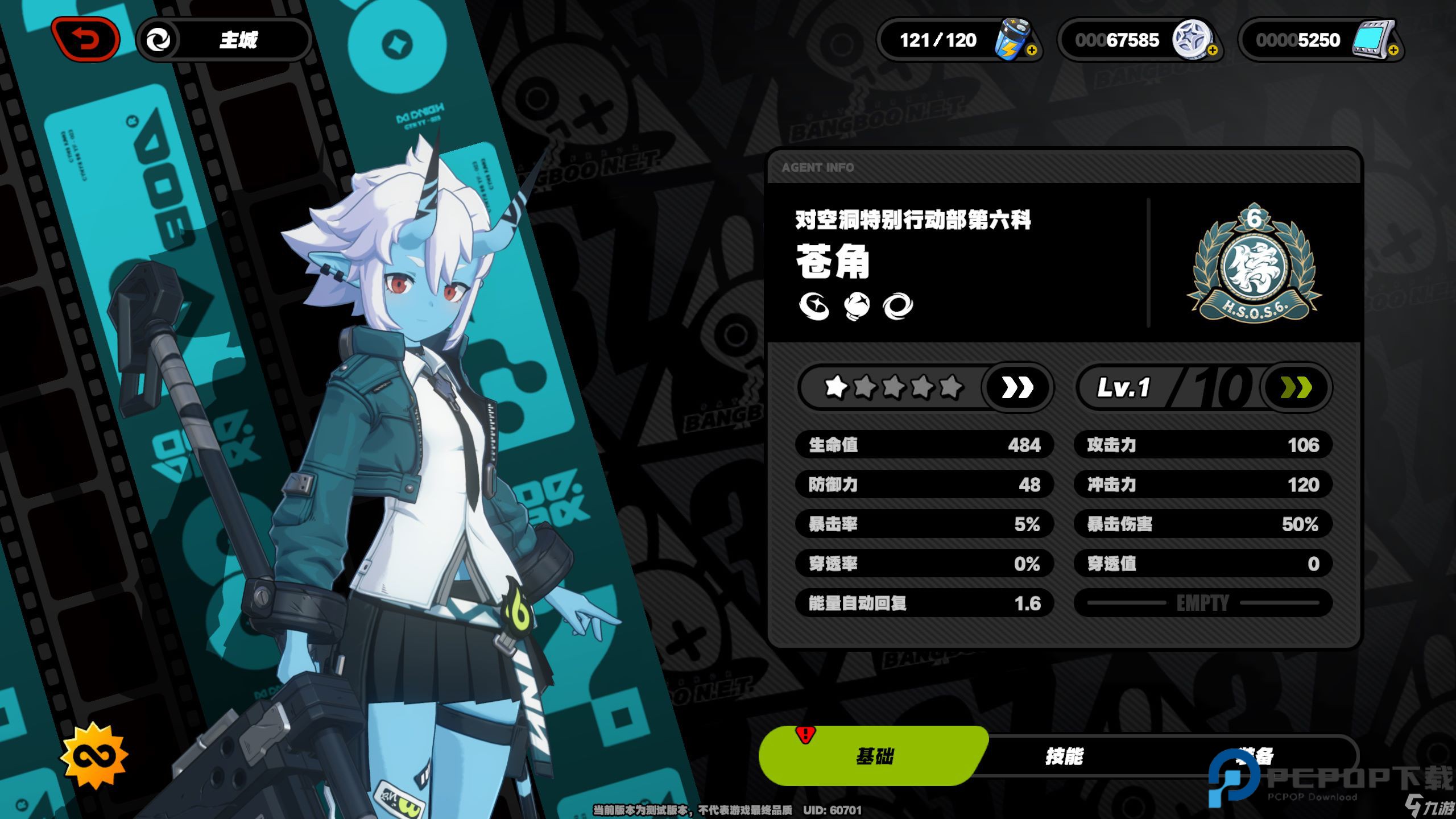The width and height of the screenshot is (1456, 819).
Task: Click the yellow infinity gear badge
Action: (94, 756)
